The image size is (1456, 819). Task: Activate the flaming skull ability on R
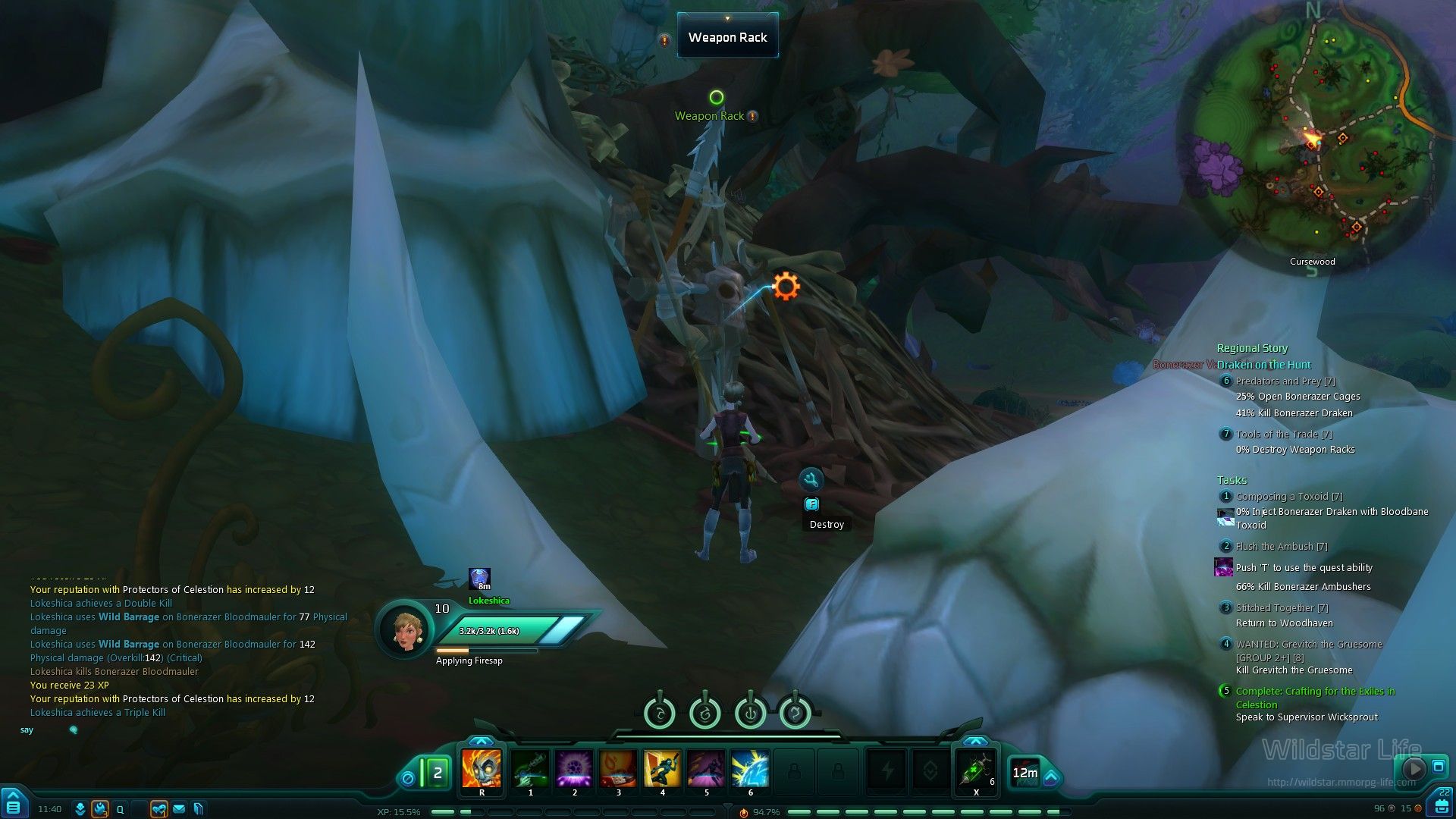coord(482,768)
